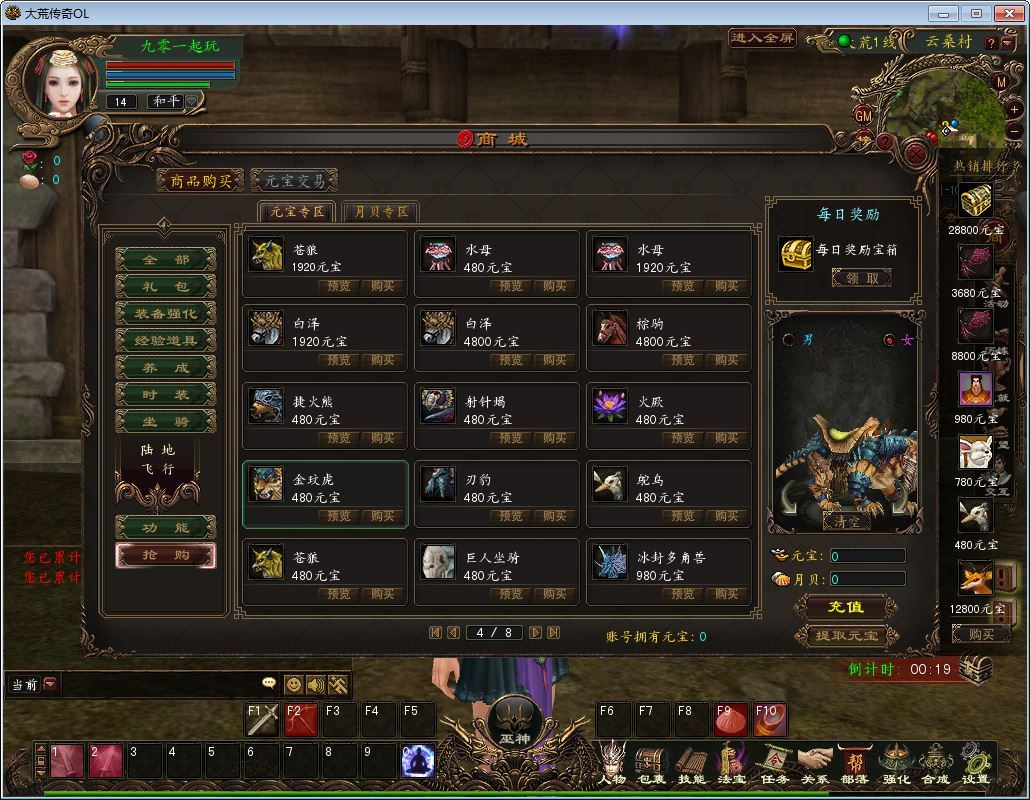Buy the 金玟虎 mount
1030x800 pixels.
(x=383, y=516)
